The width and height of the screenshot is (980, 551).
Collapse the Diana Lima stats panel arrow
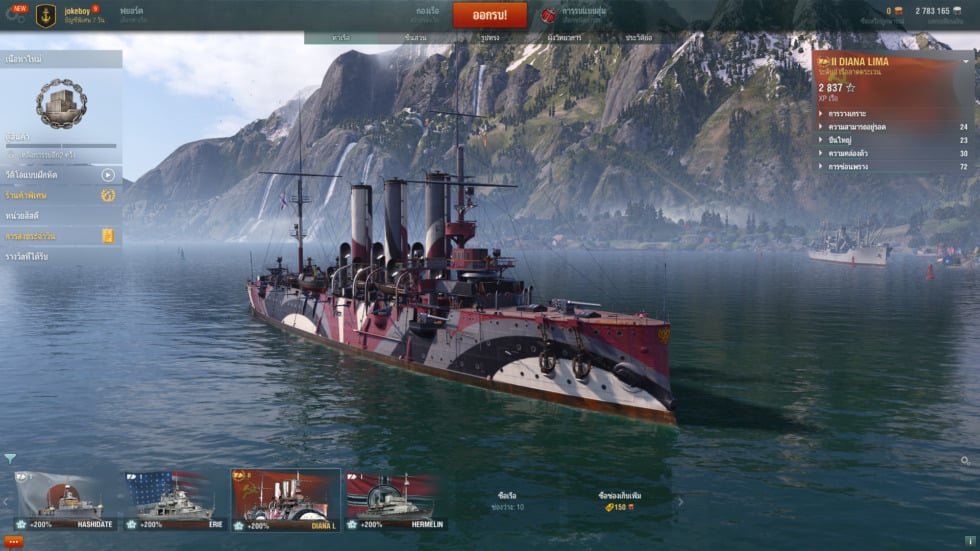[966, 62]
